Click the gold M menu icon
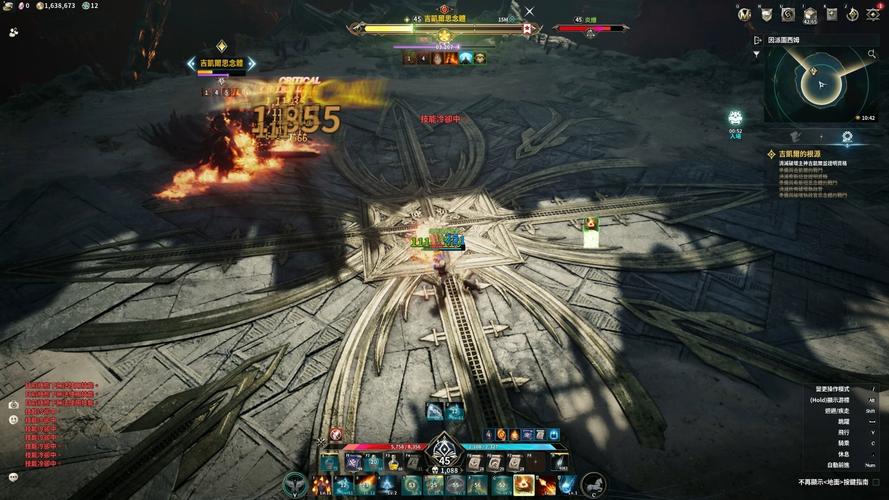This screenshot has height=500, width=889. click(x=744, y=14)
